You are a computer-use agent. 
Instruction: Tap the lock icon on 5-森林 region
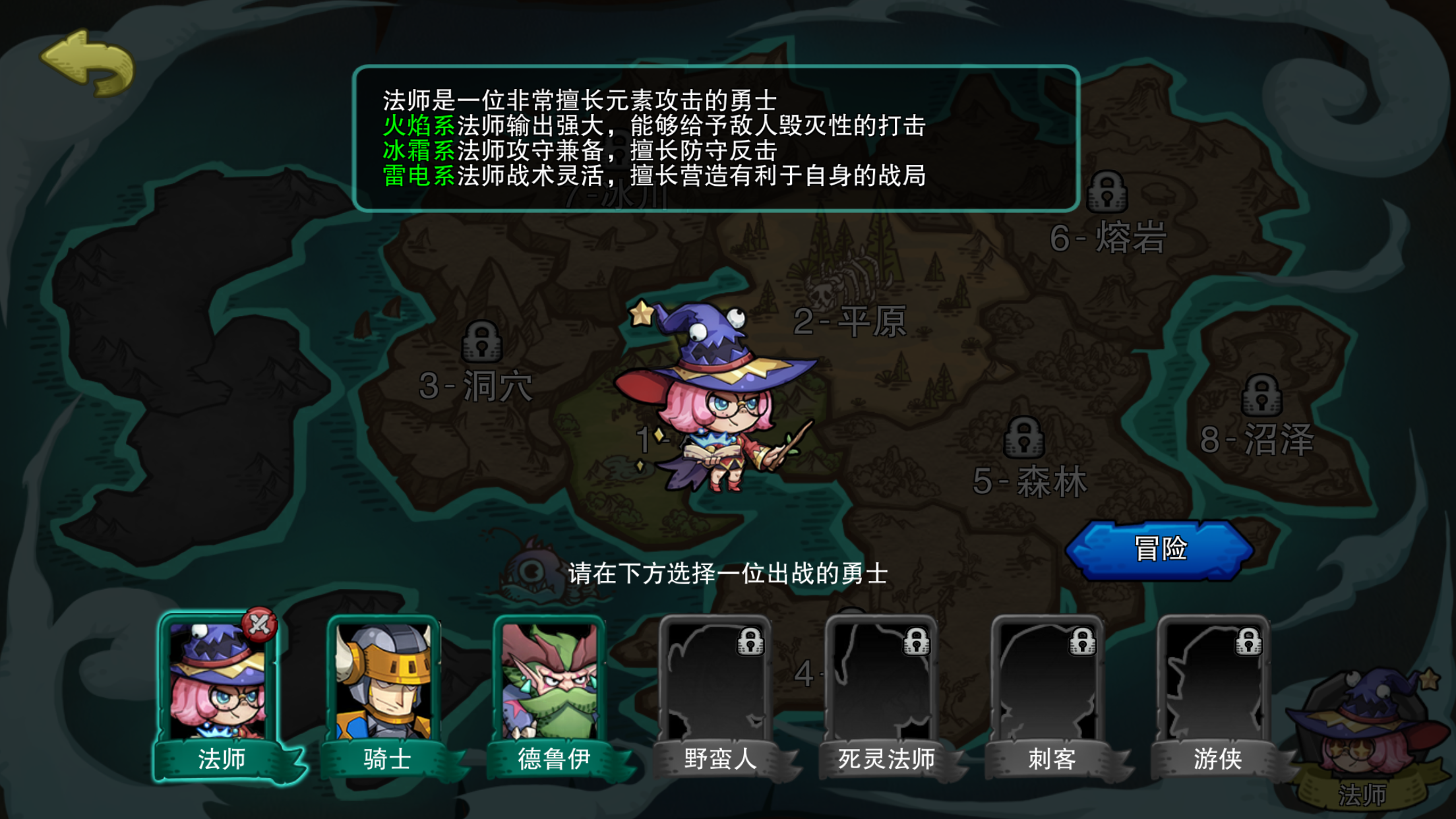pos(1023,437)
